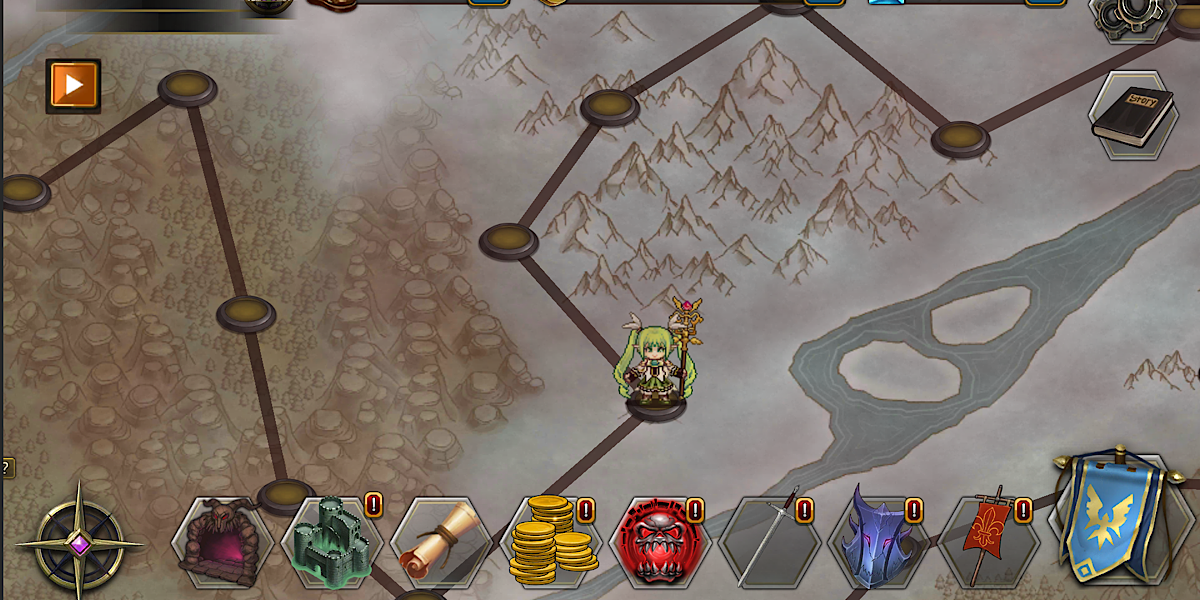Open the dark horned helmet icon
This screenshot has width=1200, height=600.
point(877,543)
